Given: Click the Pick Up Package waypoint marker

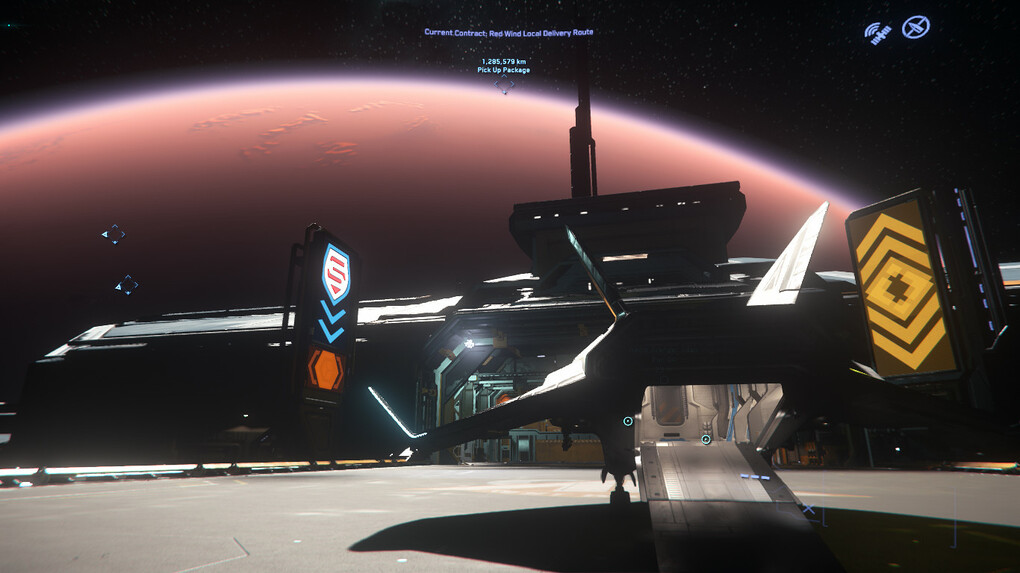Looking at the screenshot, I should (505, 86).
